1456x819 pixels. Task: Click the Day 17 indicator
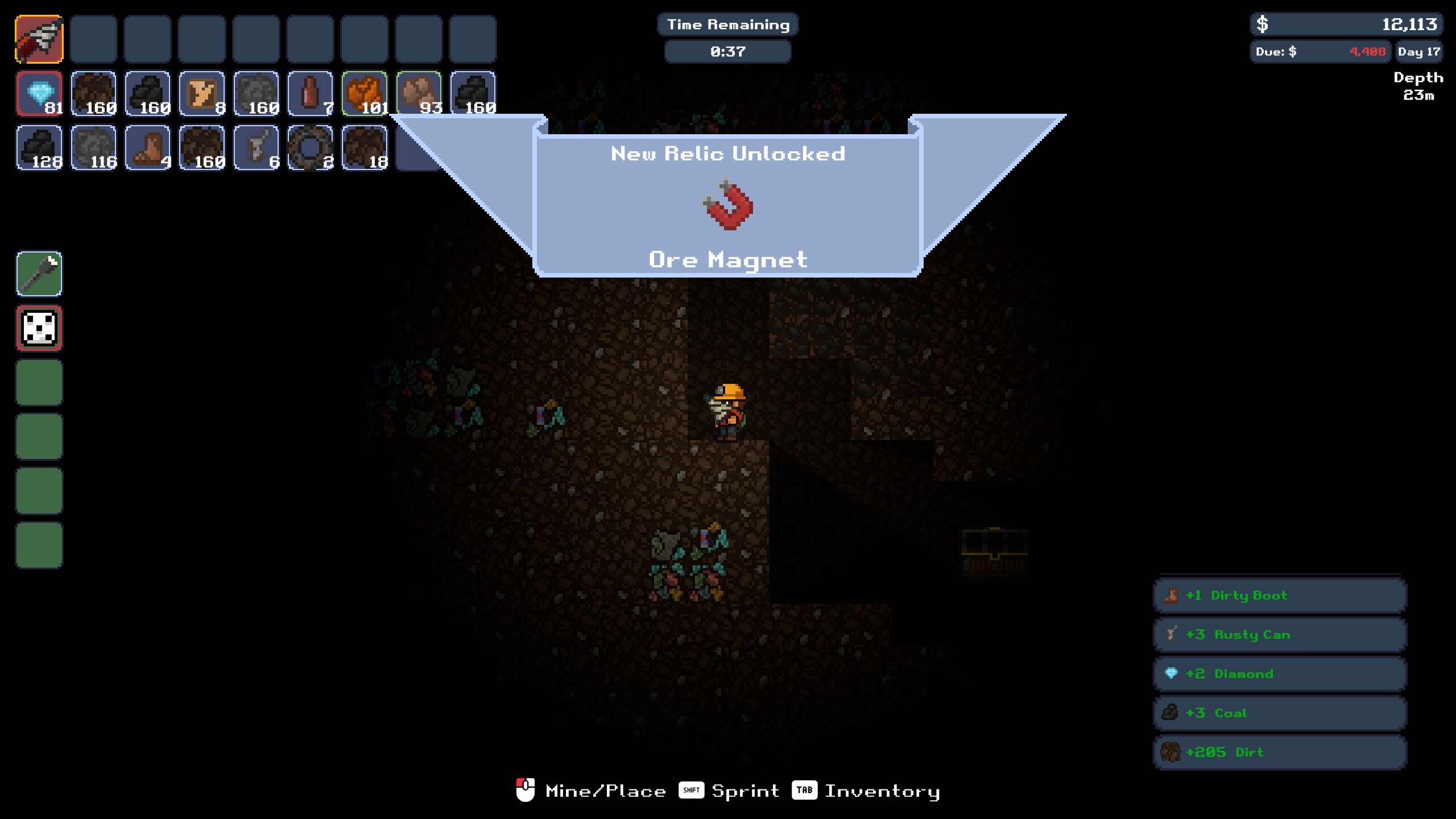coord(1420,51)
